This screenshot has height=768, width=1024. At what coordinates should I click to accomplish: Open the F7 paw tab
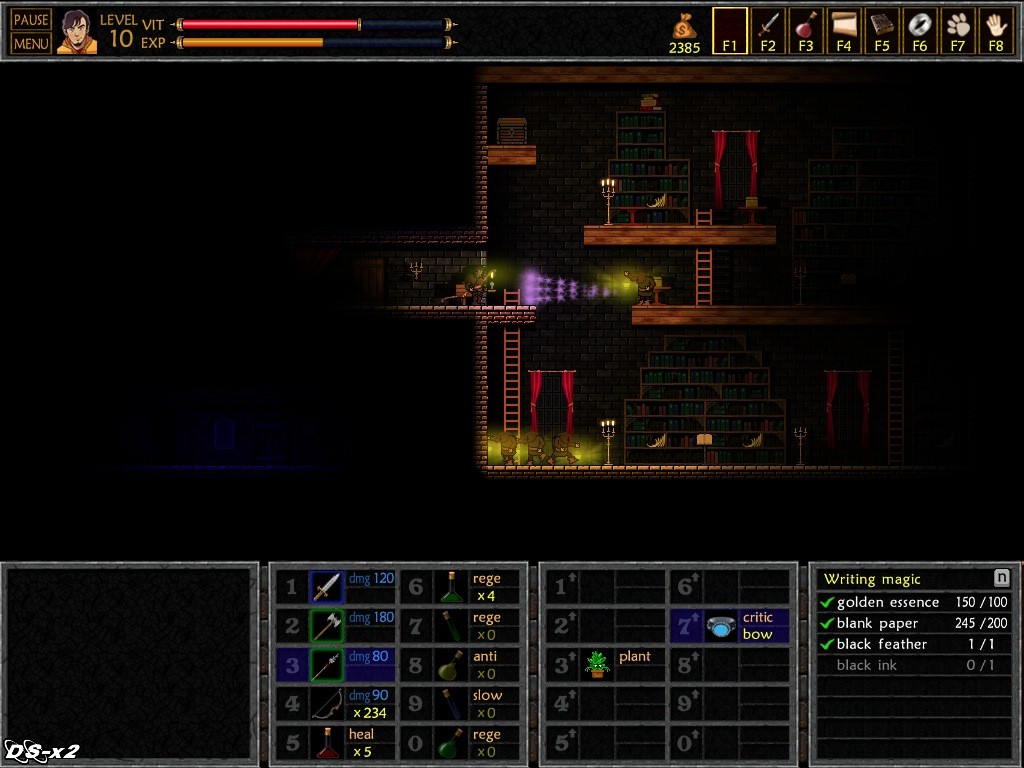click(x=958, y=31)
